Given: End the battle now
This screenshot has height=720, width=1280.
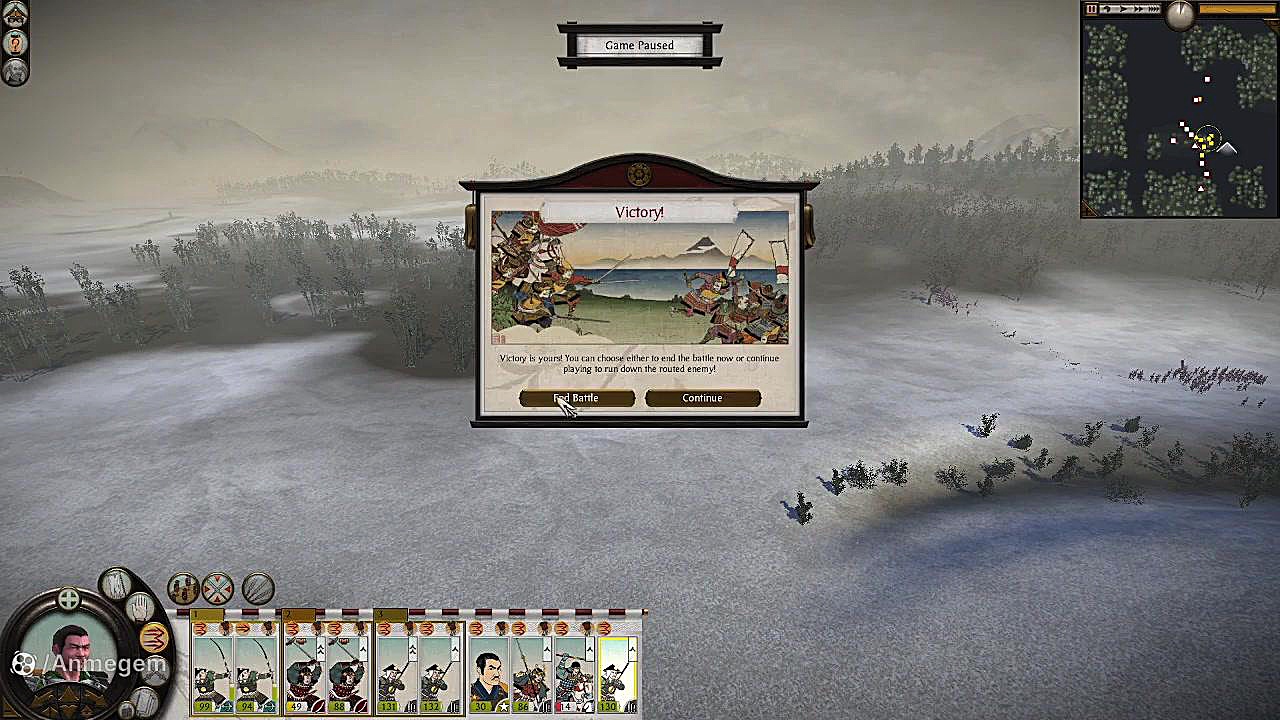Looking at the screenshot, I should tap(577, 398).
